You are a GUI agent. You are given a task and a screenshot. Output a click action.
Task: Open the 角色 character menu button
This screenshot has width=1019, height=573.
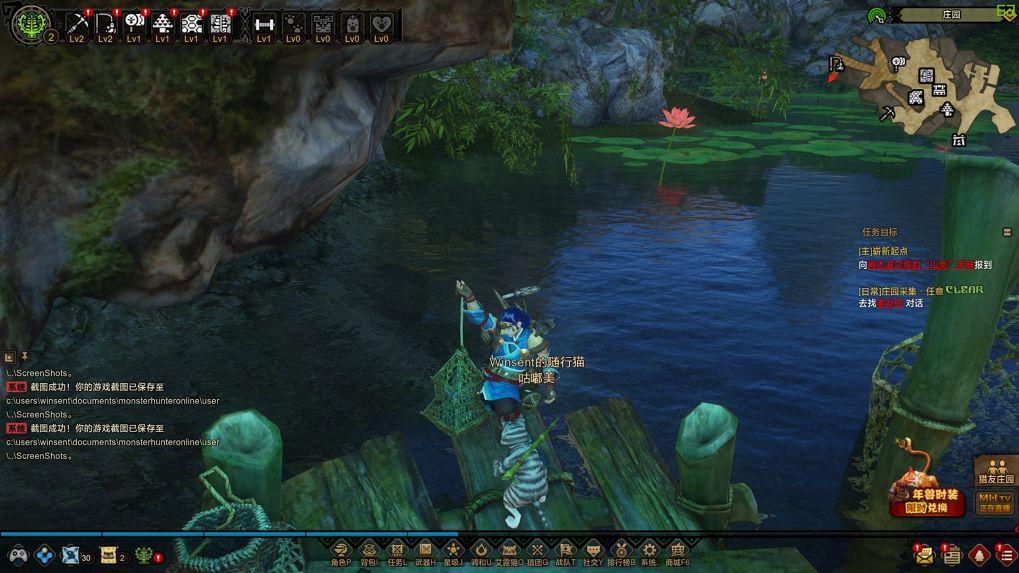pos(341,550)
